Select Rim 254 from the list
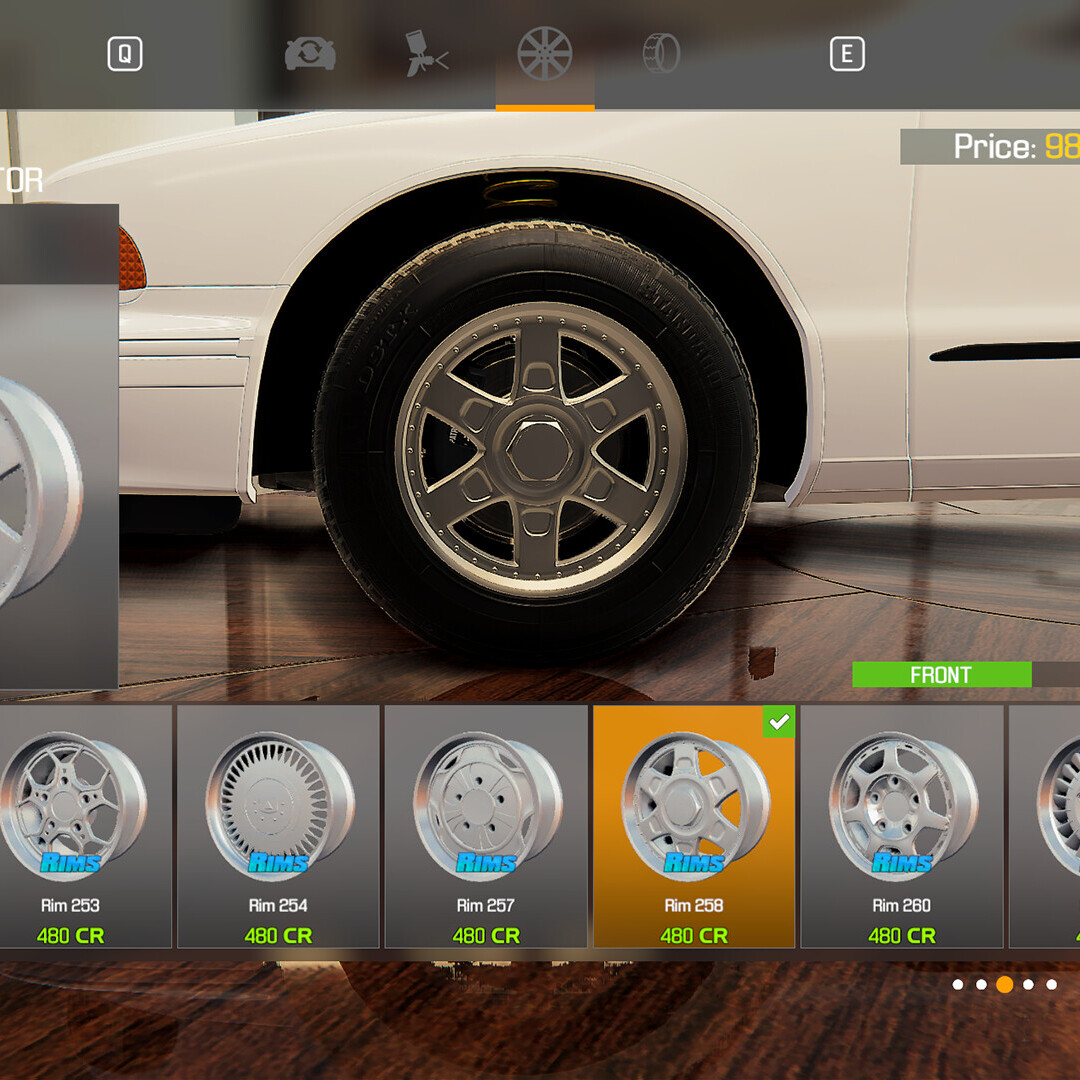Screen dimensions: 1080x1080 coord(279,826)
